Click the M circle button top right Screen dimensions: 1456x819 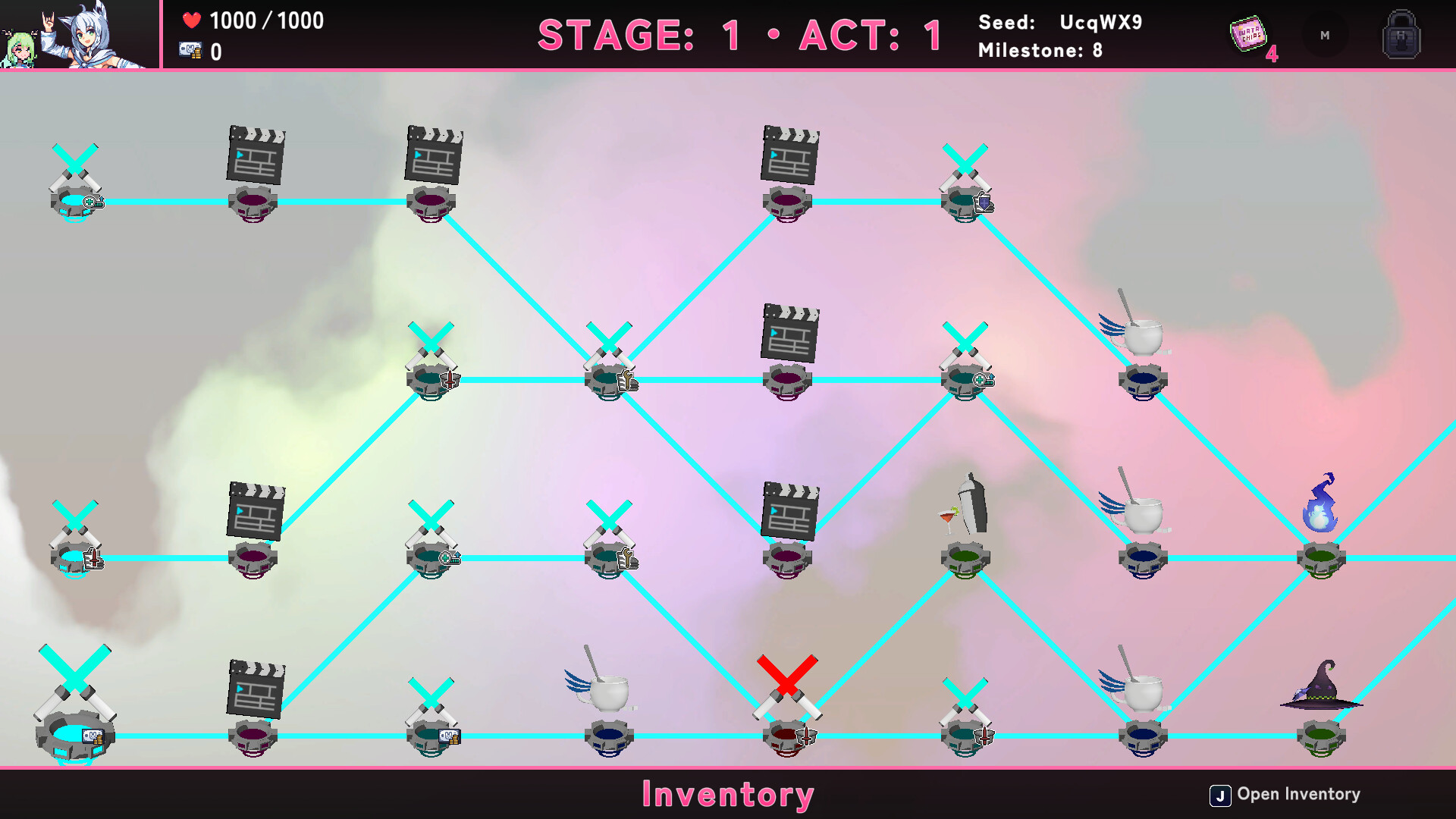pyautogui.click(x=1324, y=35)
